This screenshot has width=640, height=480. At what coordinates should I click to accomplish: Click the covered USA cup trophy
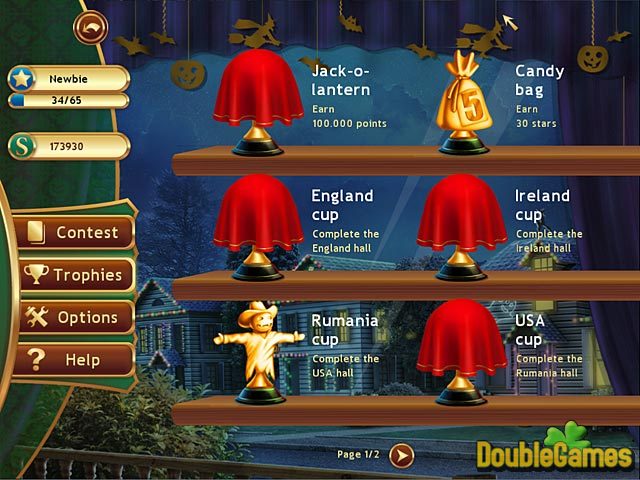coord(461,350)
